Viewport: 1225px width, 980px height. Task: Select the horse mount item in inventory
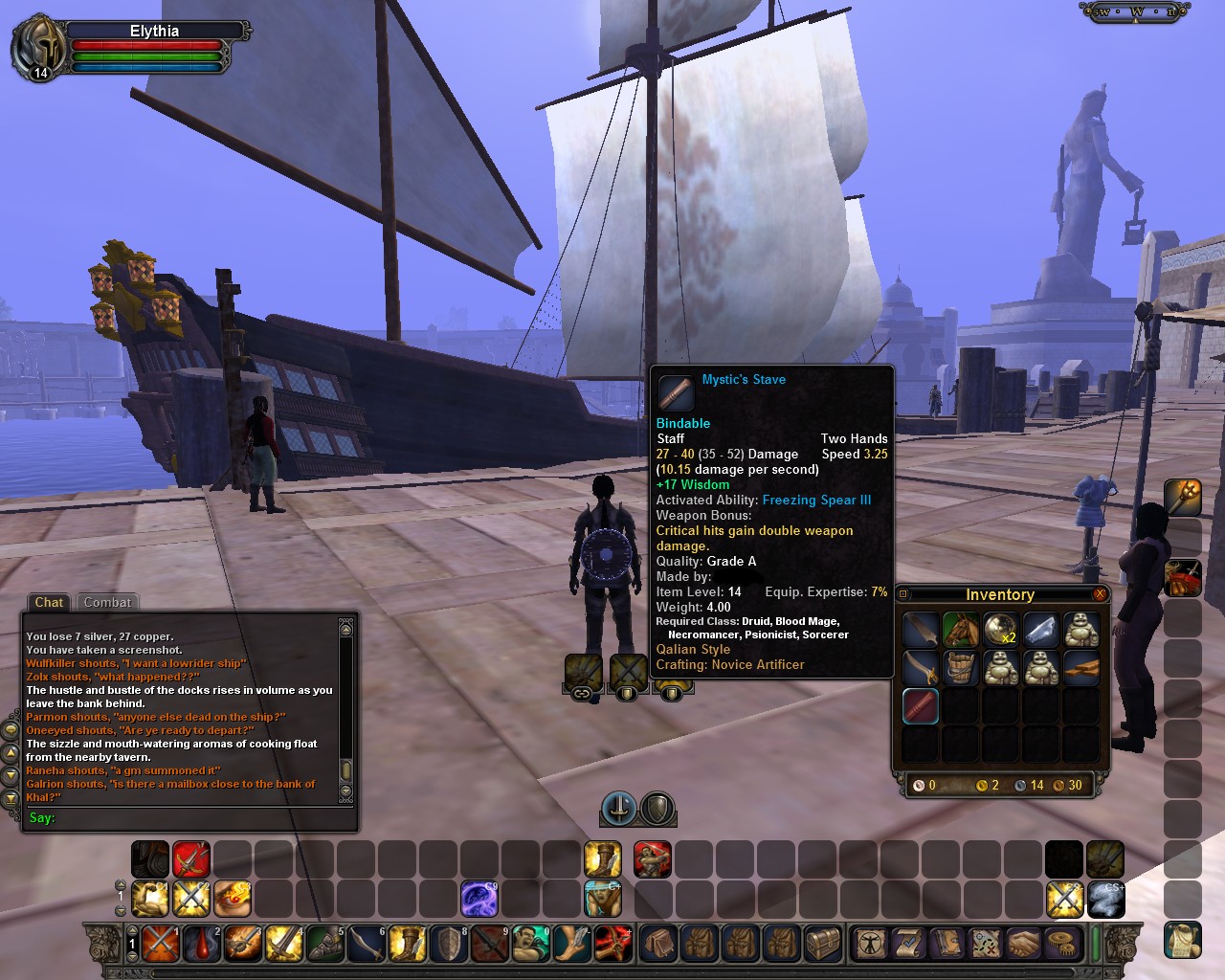point(961,630)
